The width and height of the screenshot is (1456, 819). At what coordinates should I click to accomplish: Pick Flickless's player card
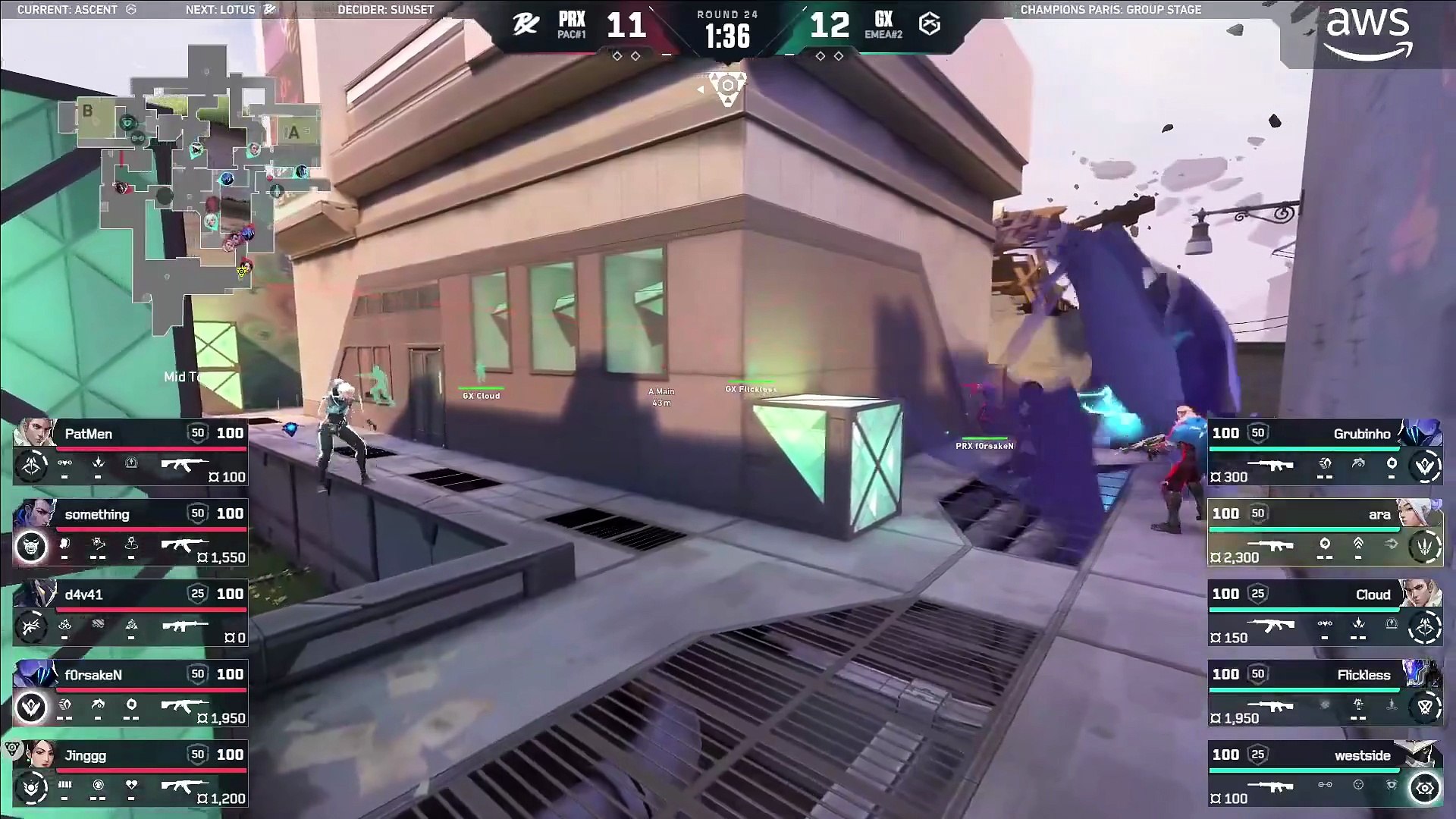point(1324,693)
